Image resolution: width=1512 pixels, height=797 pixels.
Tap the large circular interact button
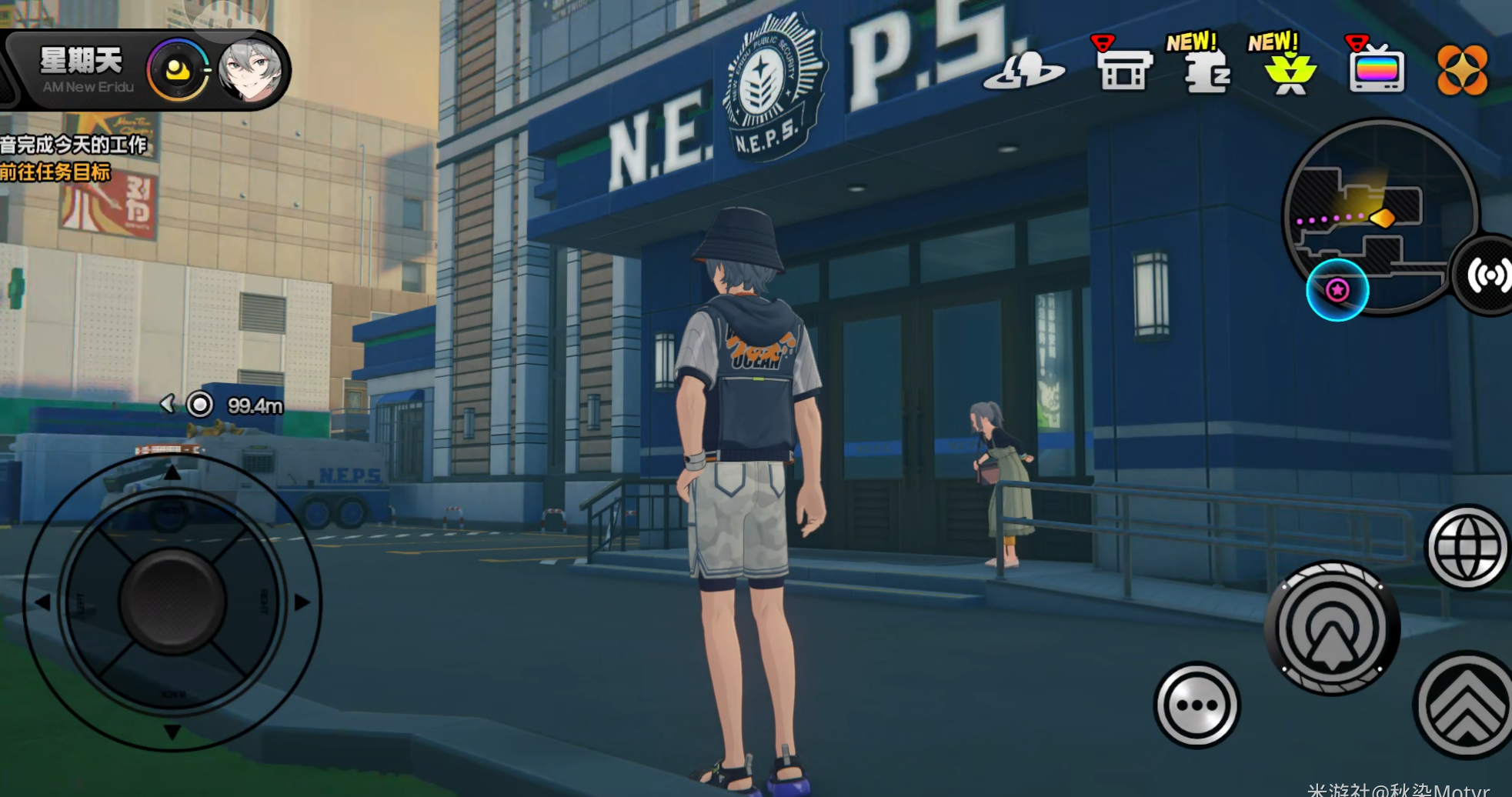pyautogui.click(x=1333, y=629)
